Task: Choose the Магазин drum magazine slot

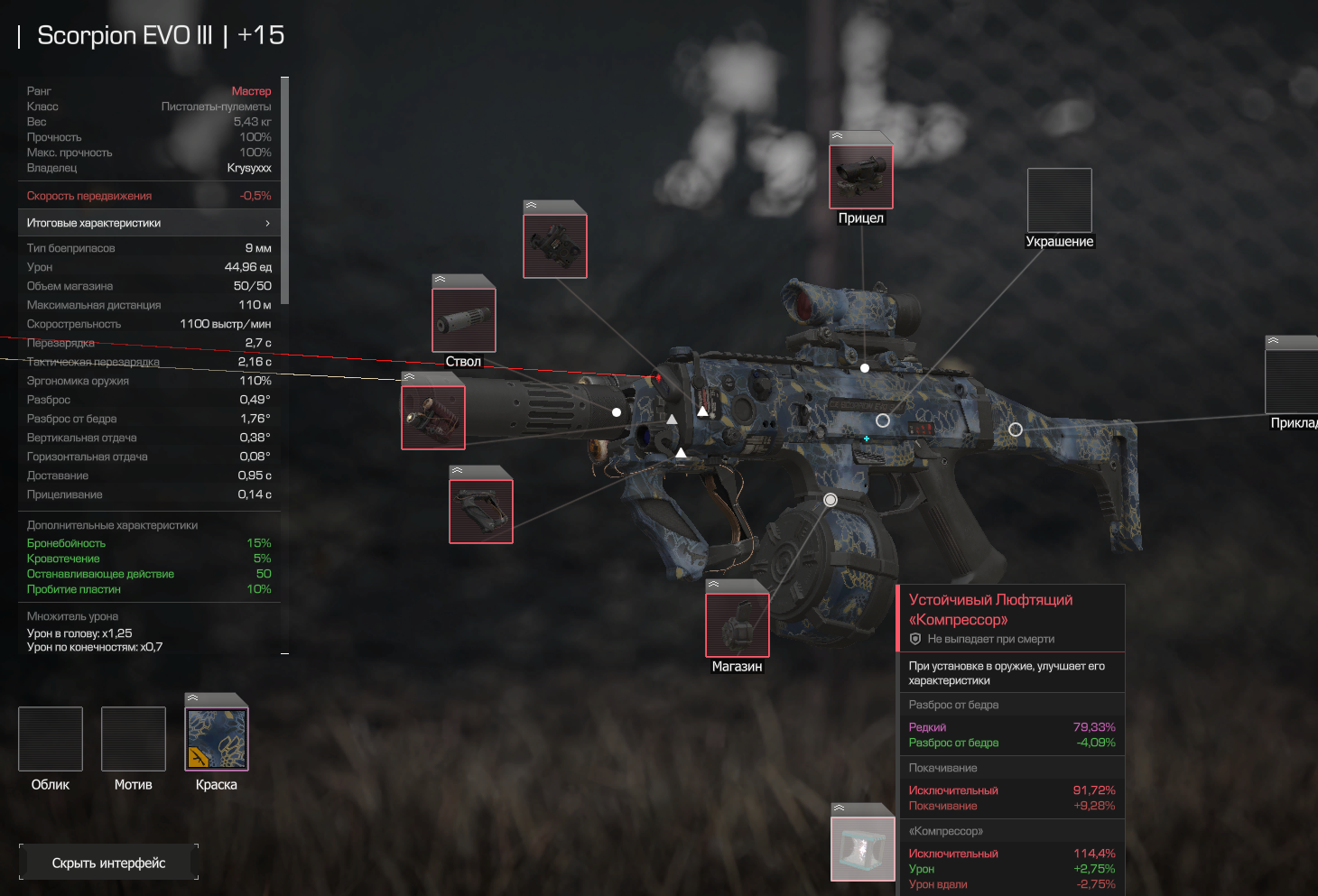Action: [x=737, y=624]
